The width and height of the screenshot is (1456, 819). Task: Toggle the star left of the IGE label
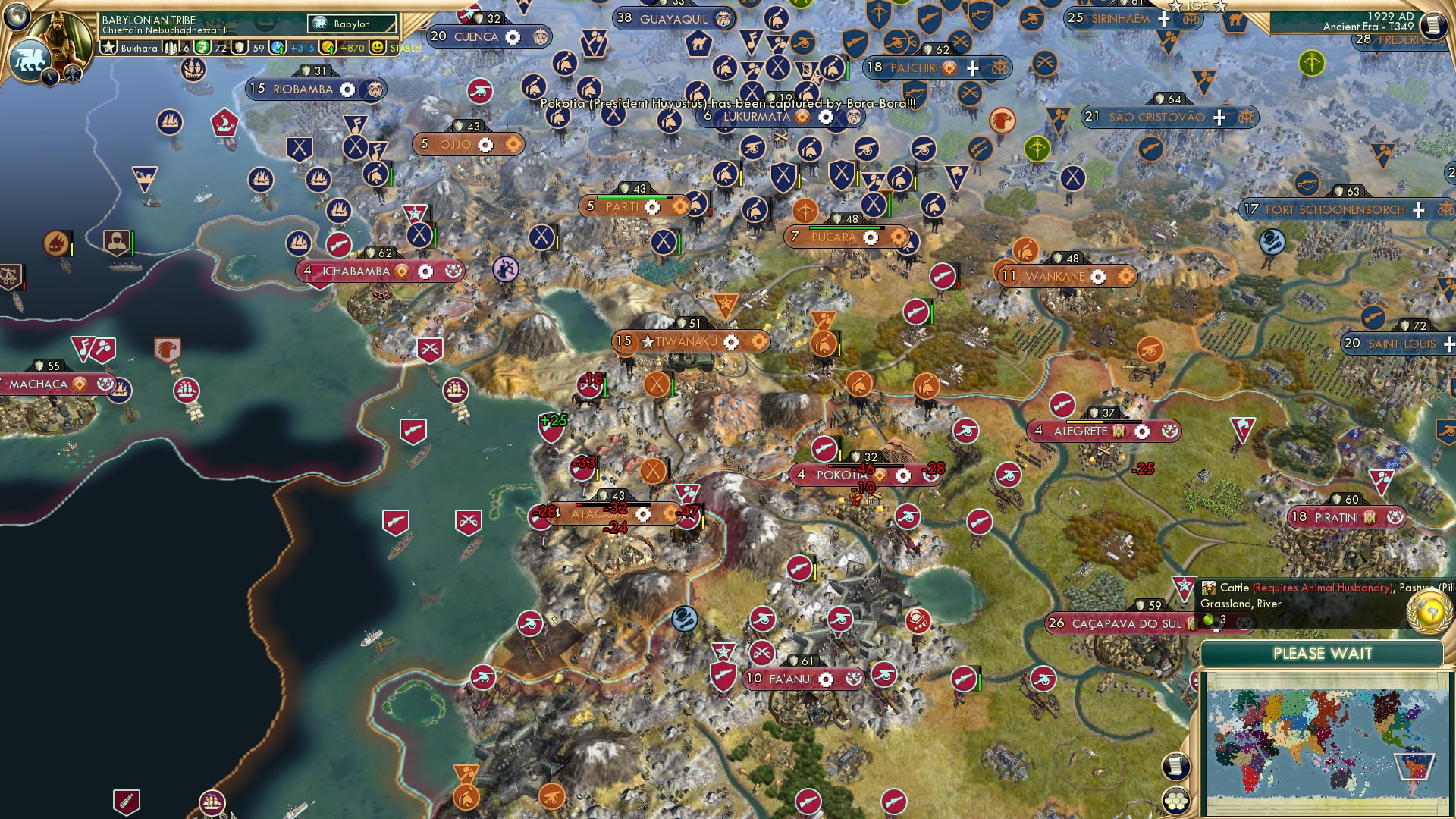click(1177, 6)
